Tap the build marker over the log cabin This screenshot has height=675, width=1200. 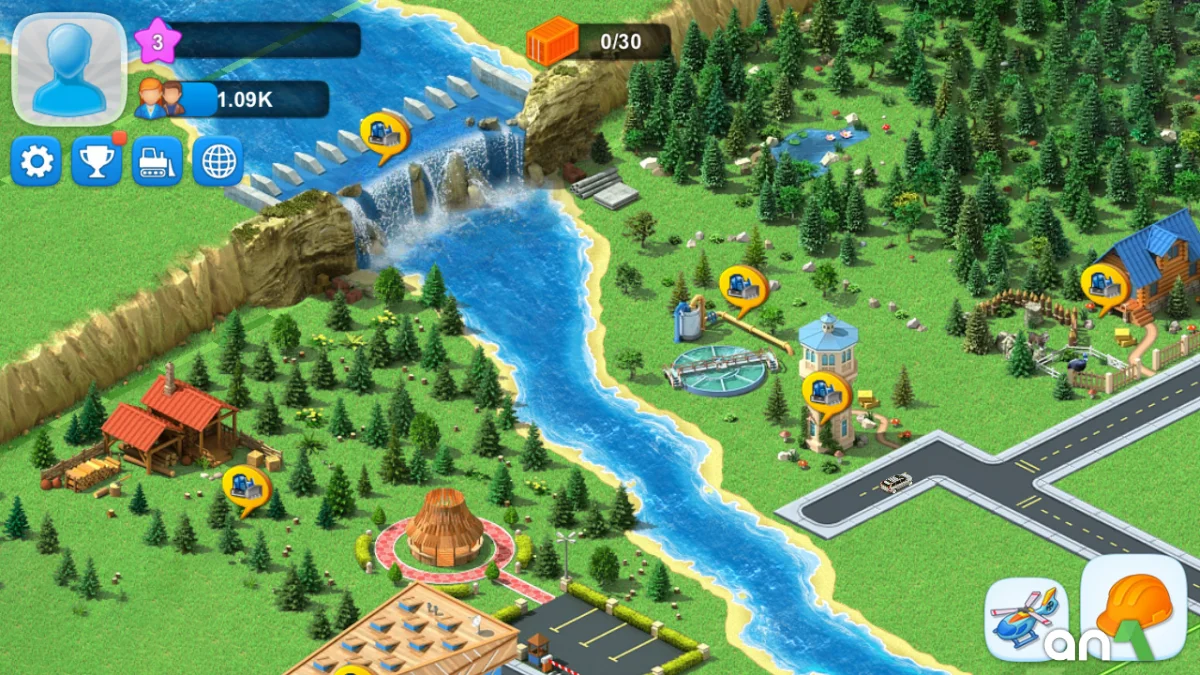tap(1104, 285)
